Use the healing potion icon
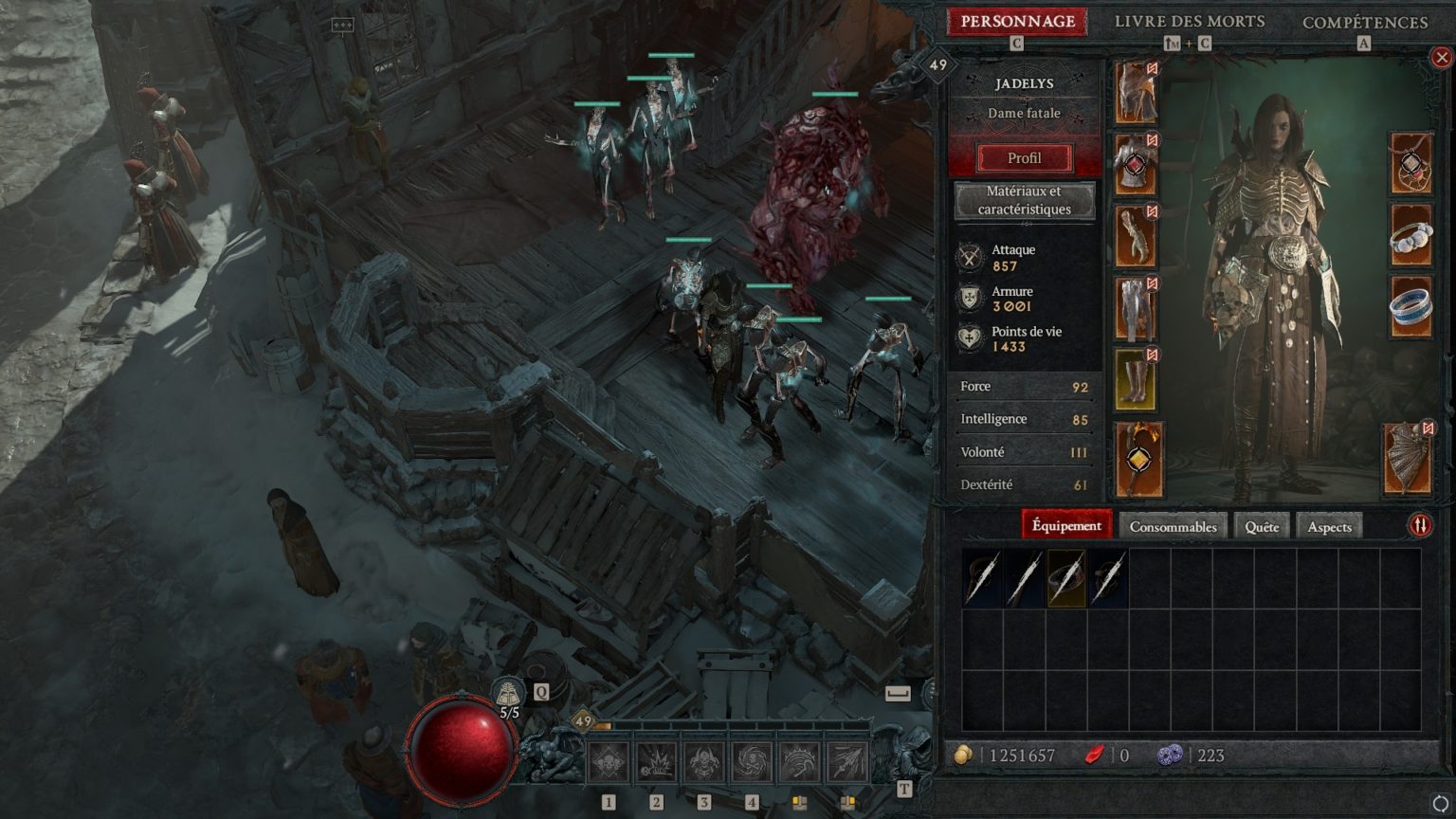This screenshot has width=1456, height=819. tap(509, 692)
